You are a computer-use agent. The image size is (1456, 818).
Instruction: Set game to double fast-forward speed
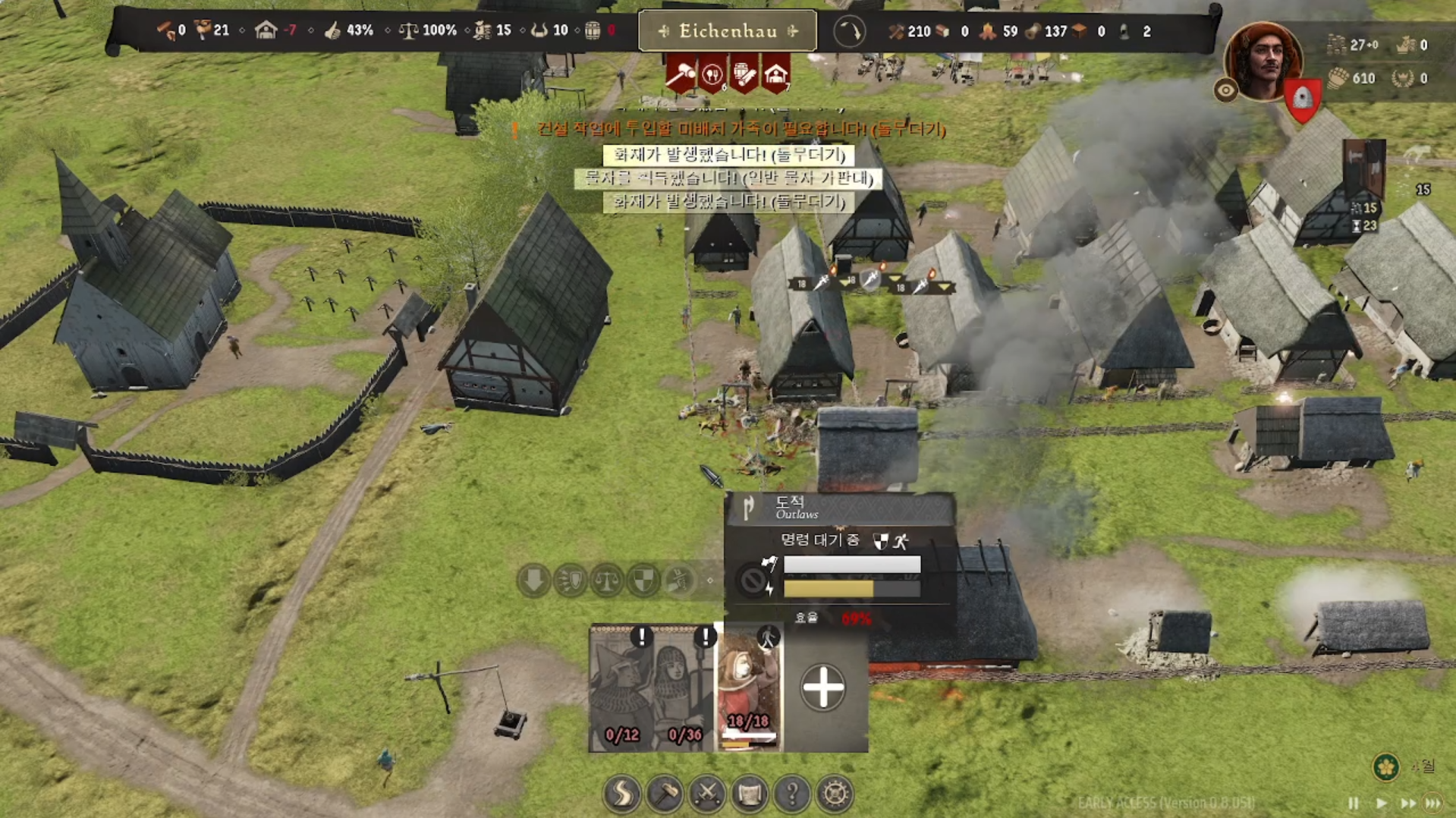coord(1407,803)
